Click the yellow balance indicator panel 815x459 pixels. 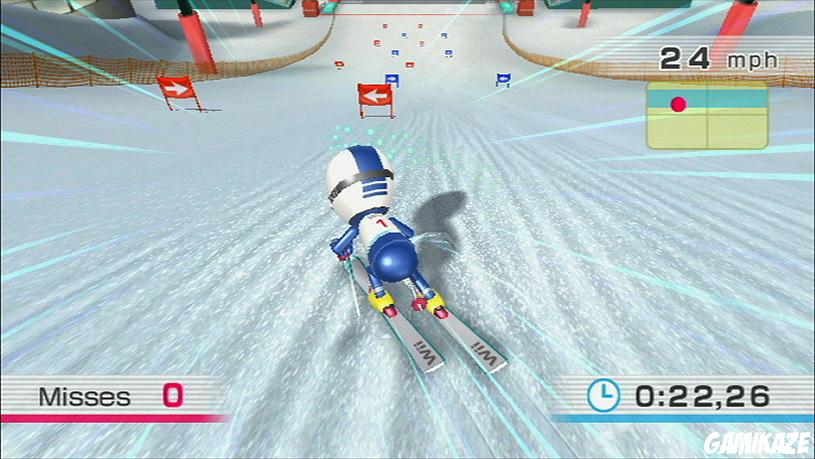pyautogui.click(x=706, y=116)
